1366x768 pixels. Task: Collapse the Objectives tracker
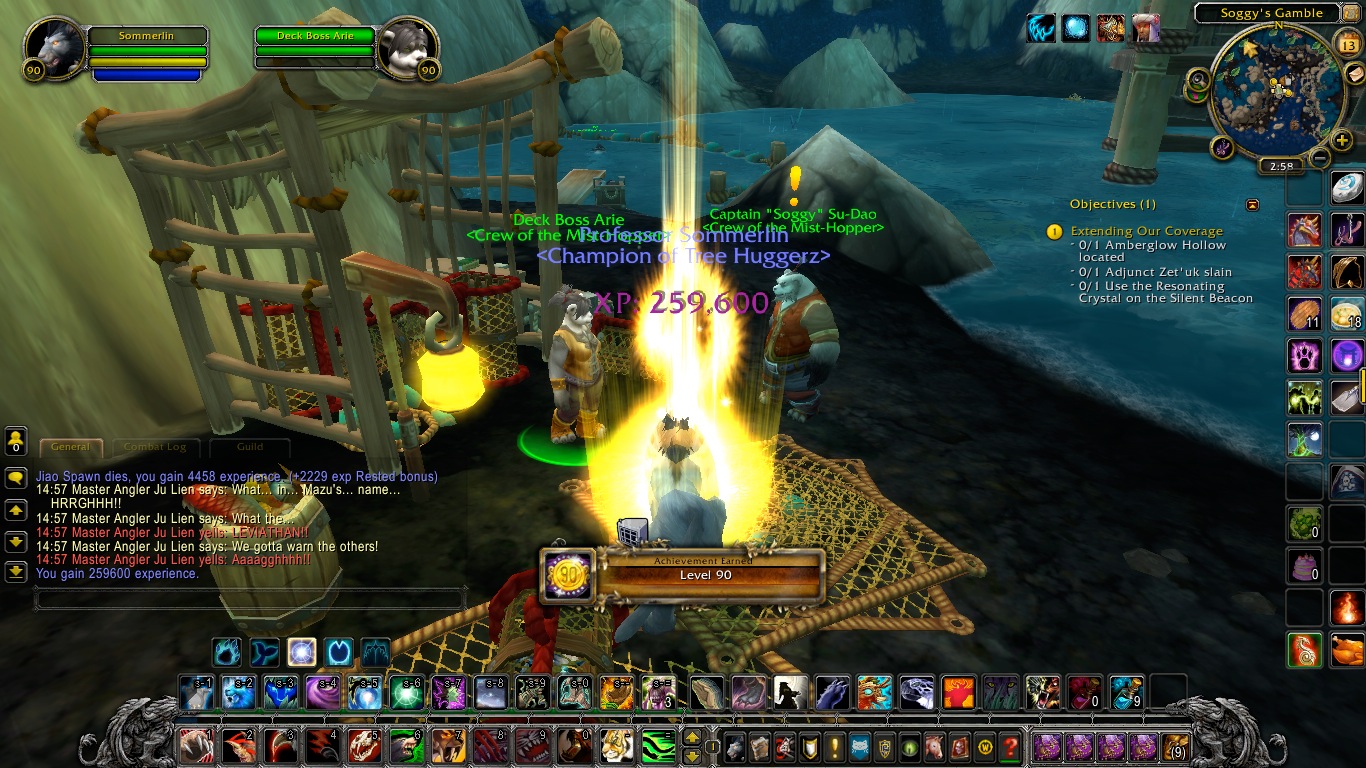(x=1252, y=205)
